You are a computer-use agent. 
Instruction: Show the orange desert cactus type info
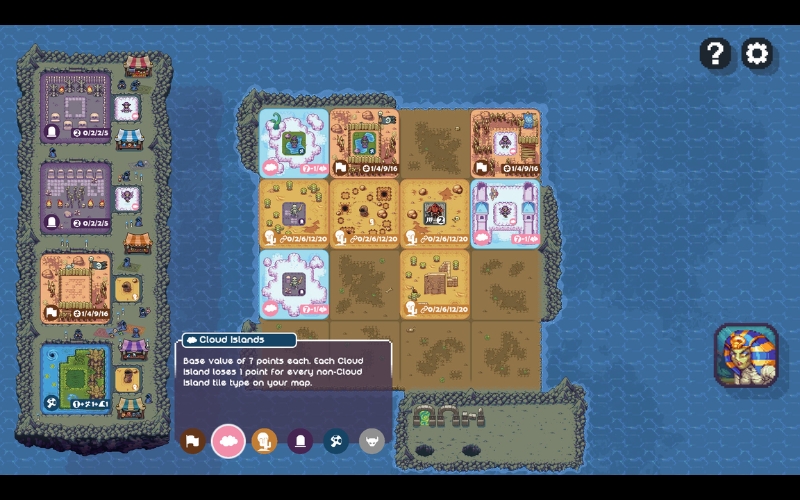[x=264, y=440]
